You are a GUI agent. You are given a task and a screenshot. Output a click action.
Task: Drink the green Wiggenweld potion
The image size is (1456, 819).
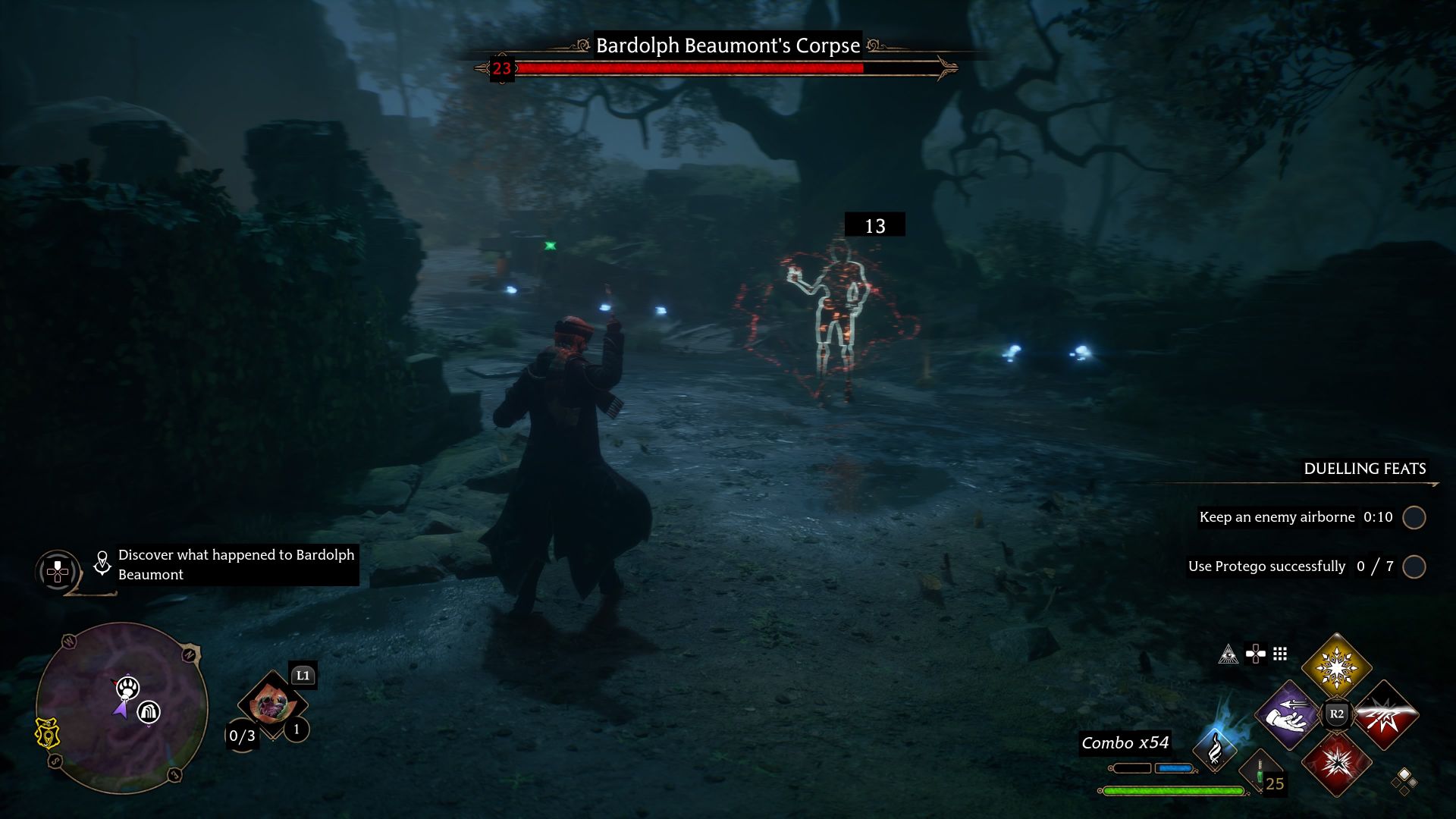point(1260,773)
